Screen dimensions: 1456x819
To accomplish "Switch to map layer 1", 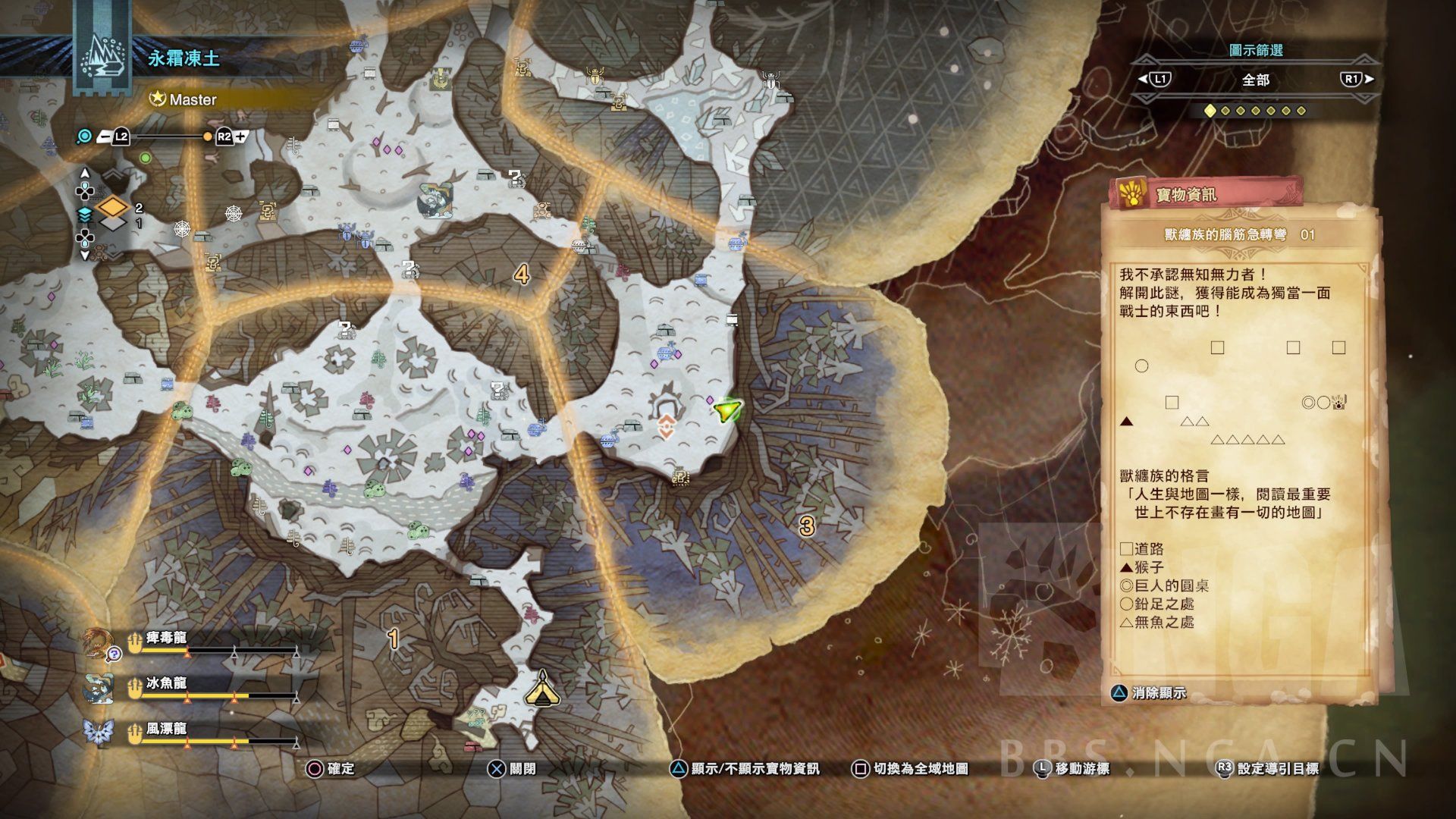I will pos(113,224).
